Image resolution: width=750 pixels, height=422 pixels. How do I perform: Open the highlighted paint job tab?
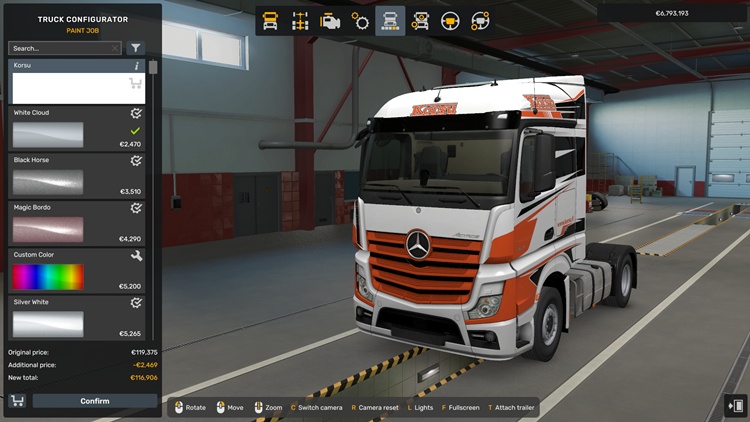pyautogui.click(x=391, y=20)
